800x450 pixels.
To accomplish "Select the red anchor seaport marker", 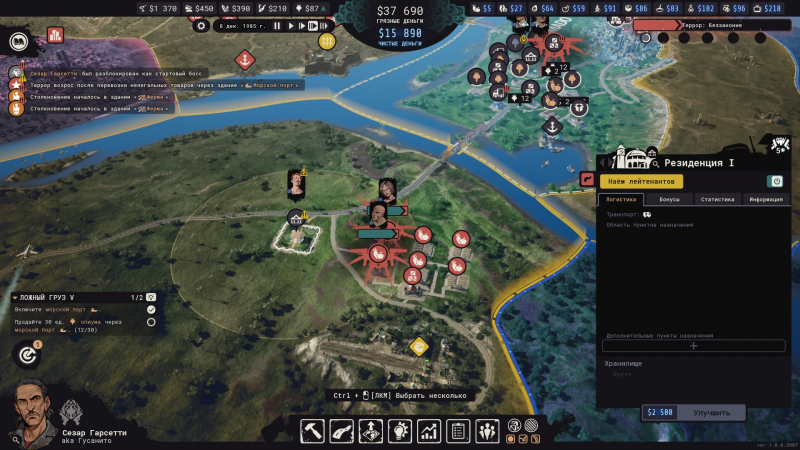I will tap(243, 60).
